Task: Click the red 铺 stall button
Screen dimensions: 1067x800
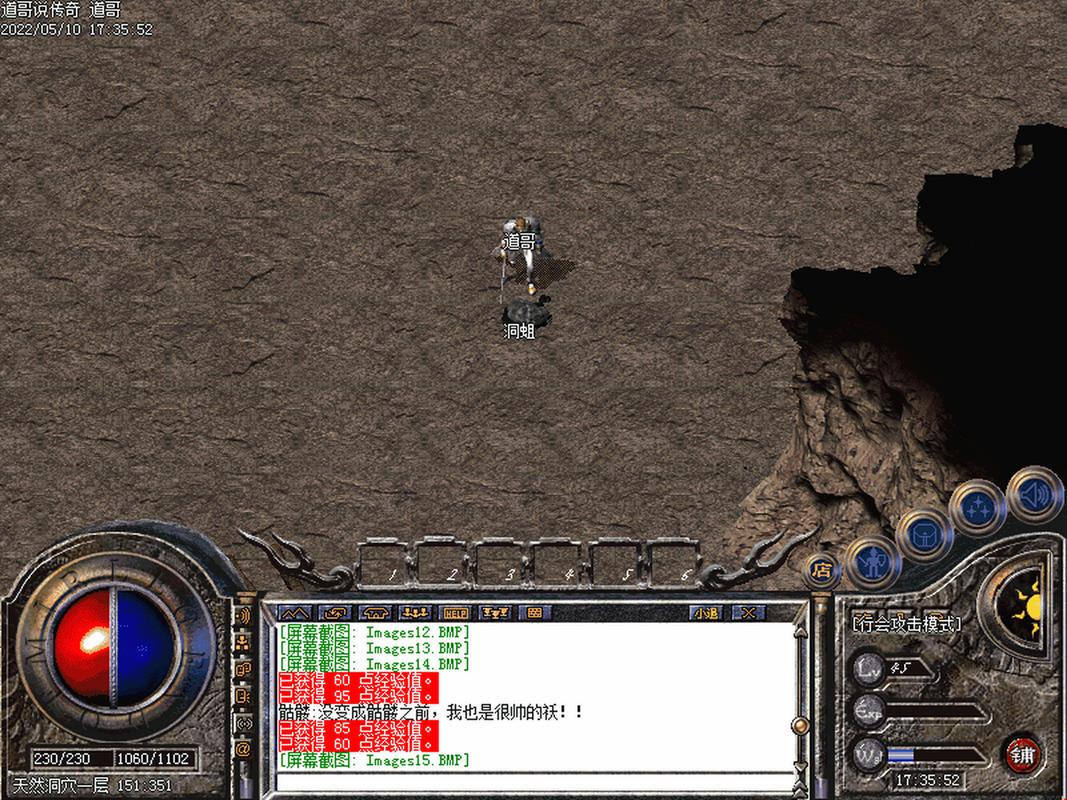Action: (x=1021, y=753)
